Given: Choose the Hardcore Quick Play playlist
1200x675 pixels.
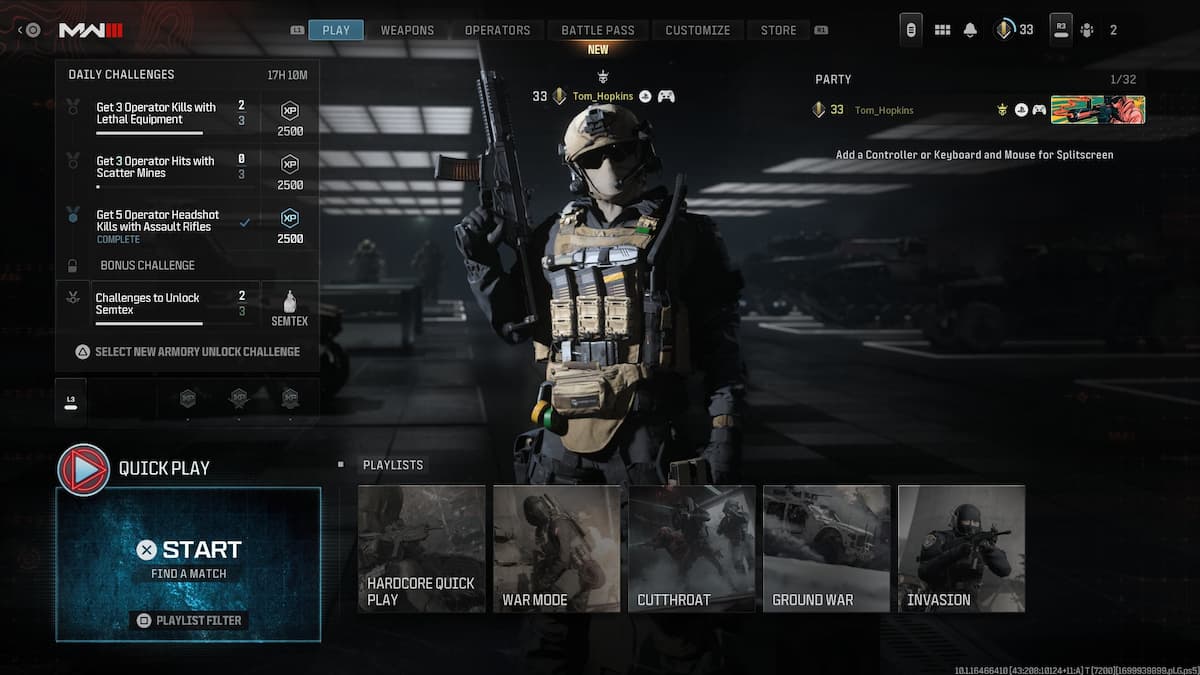Looking at the screenshot, I should point(421,548).
